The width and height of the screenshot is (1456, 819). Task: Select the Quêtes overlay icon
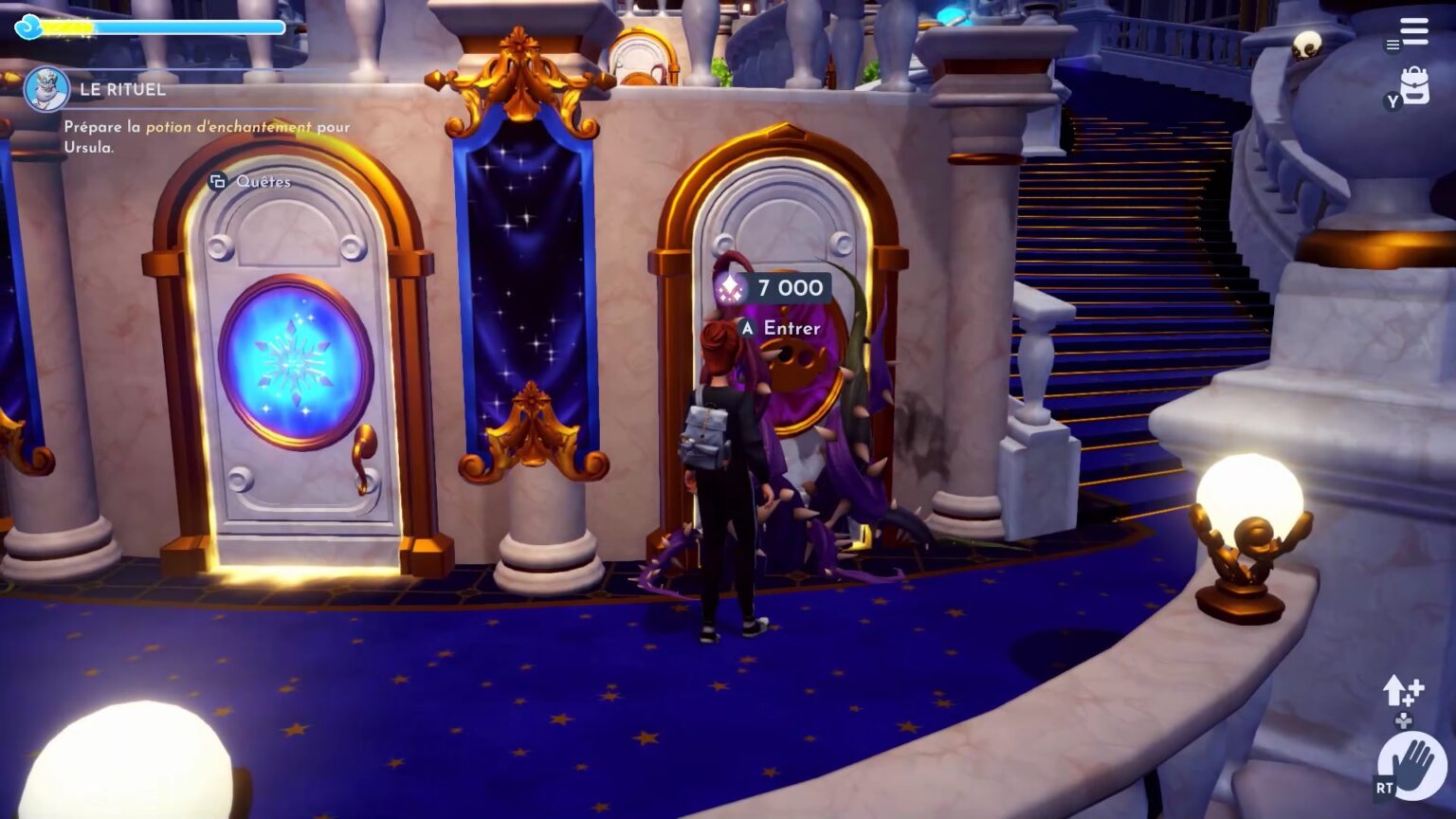[218, 181]
